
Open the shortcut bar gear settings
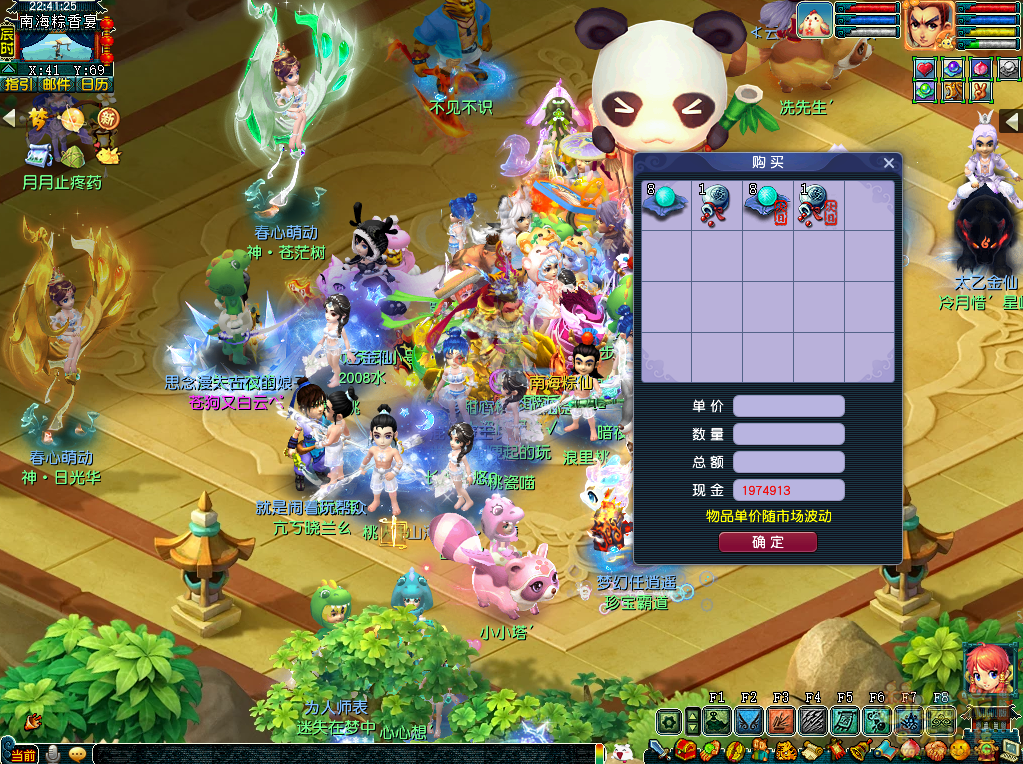pos(668,720)
